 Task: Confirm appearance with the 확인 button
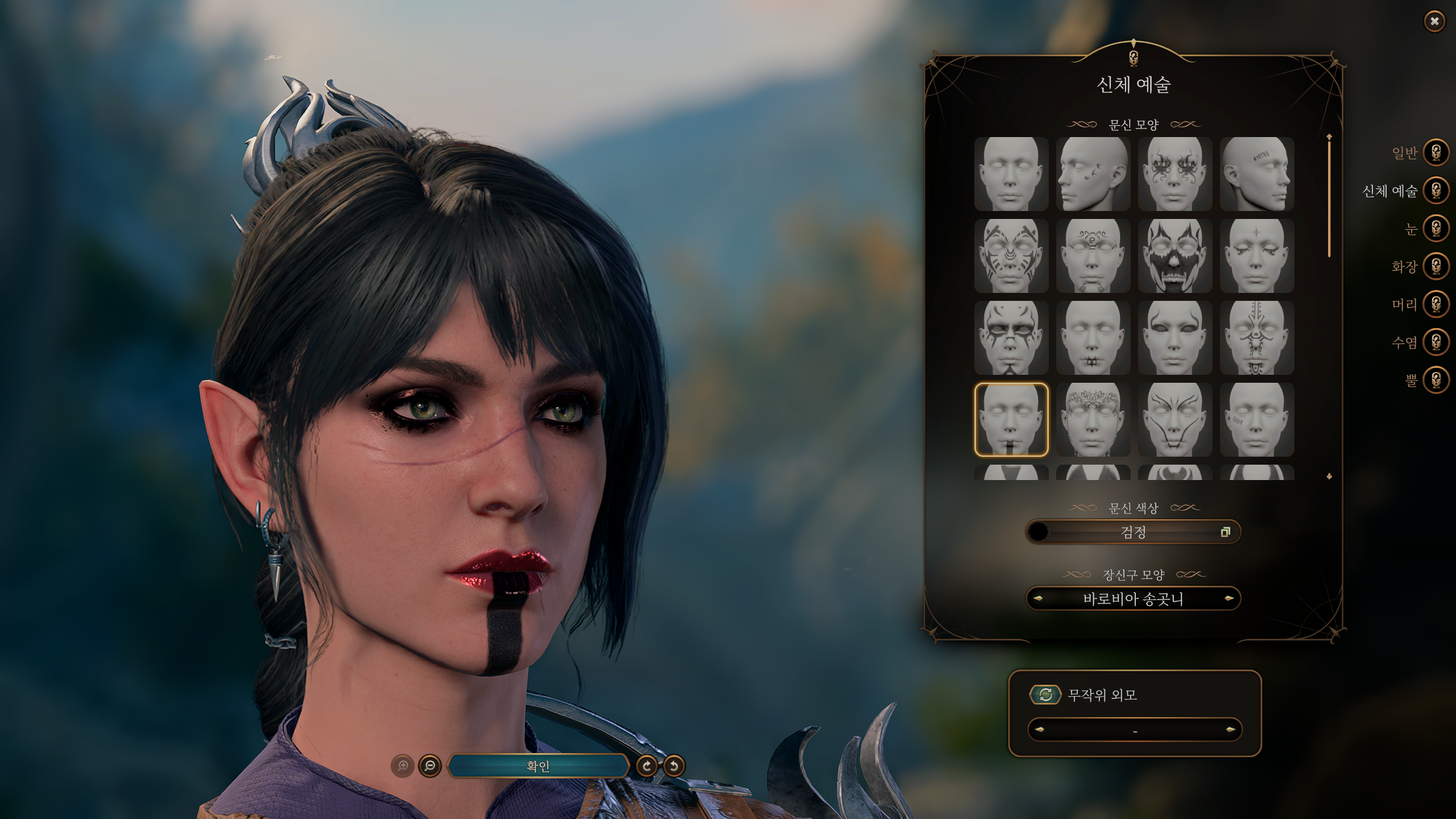tap(538, 766)
